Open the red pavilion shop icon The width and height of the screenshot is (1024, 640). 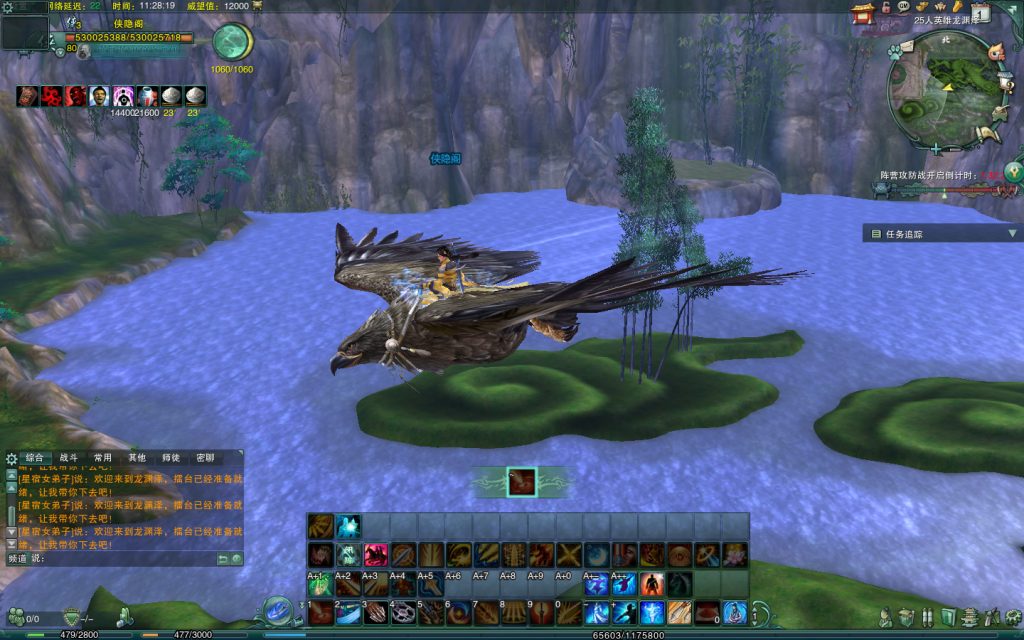pos(862,12)
